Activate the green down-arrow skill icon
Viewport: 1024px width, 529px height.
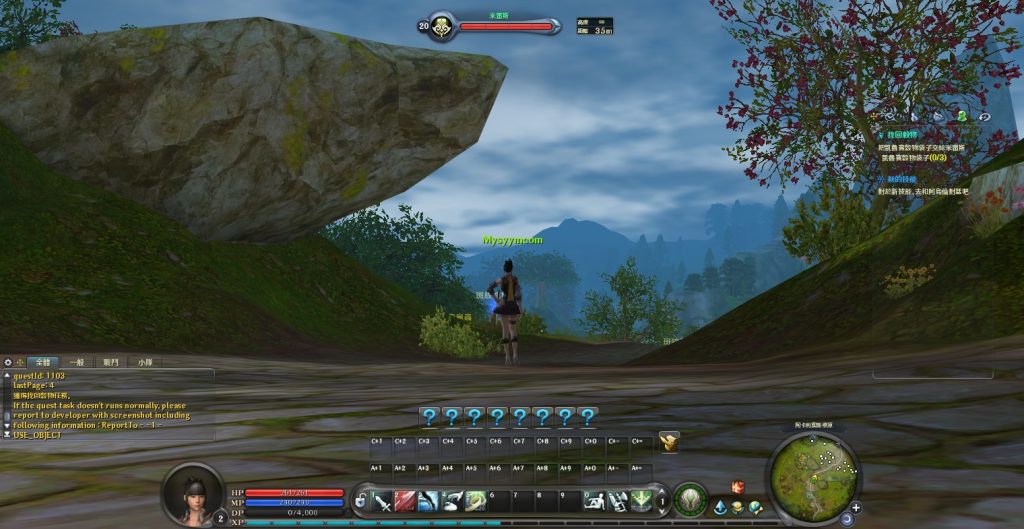(x=641, y=501)
